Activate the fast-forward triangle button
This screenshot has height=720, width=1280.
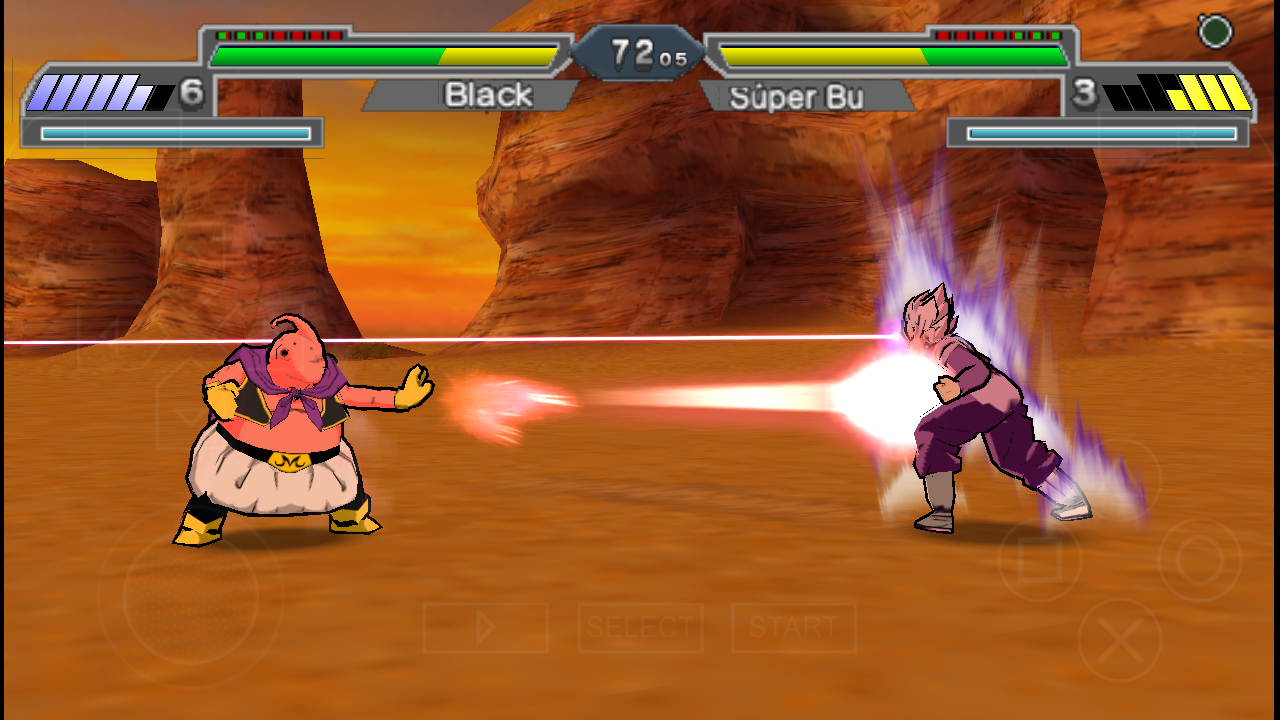click(486, 628)
